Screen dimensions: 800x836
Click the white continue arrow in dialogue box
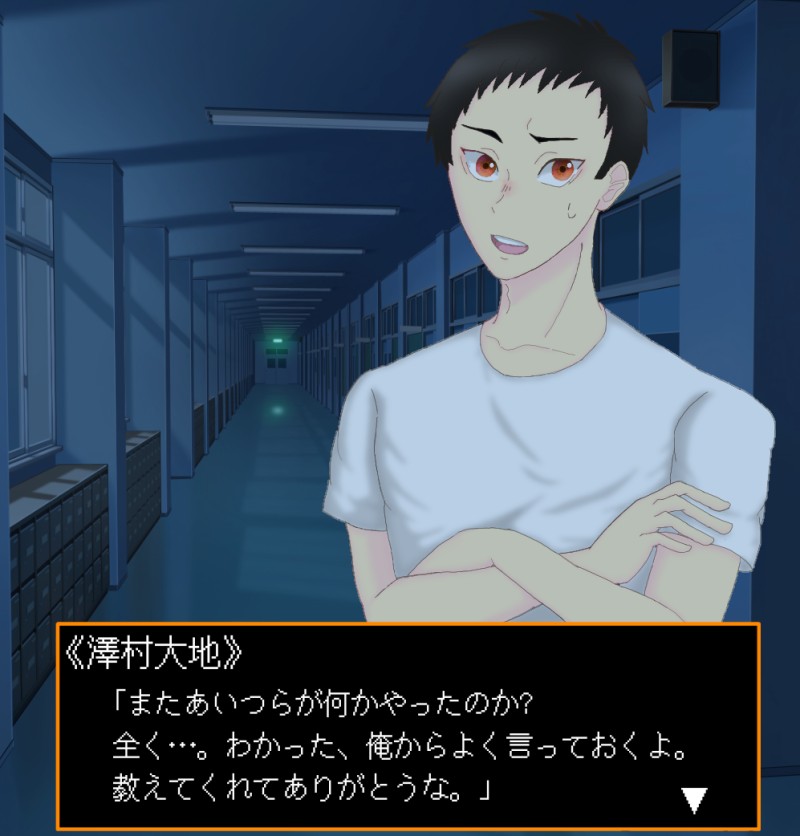(694, 799)
